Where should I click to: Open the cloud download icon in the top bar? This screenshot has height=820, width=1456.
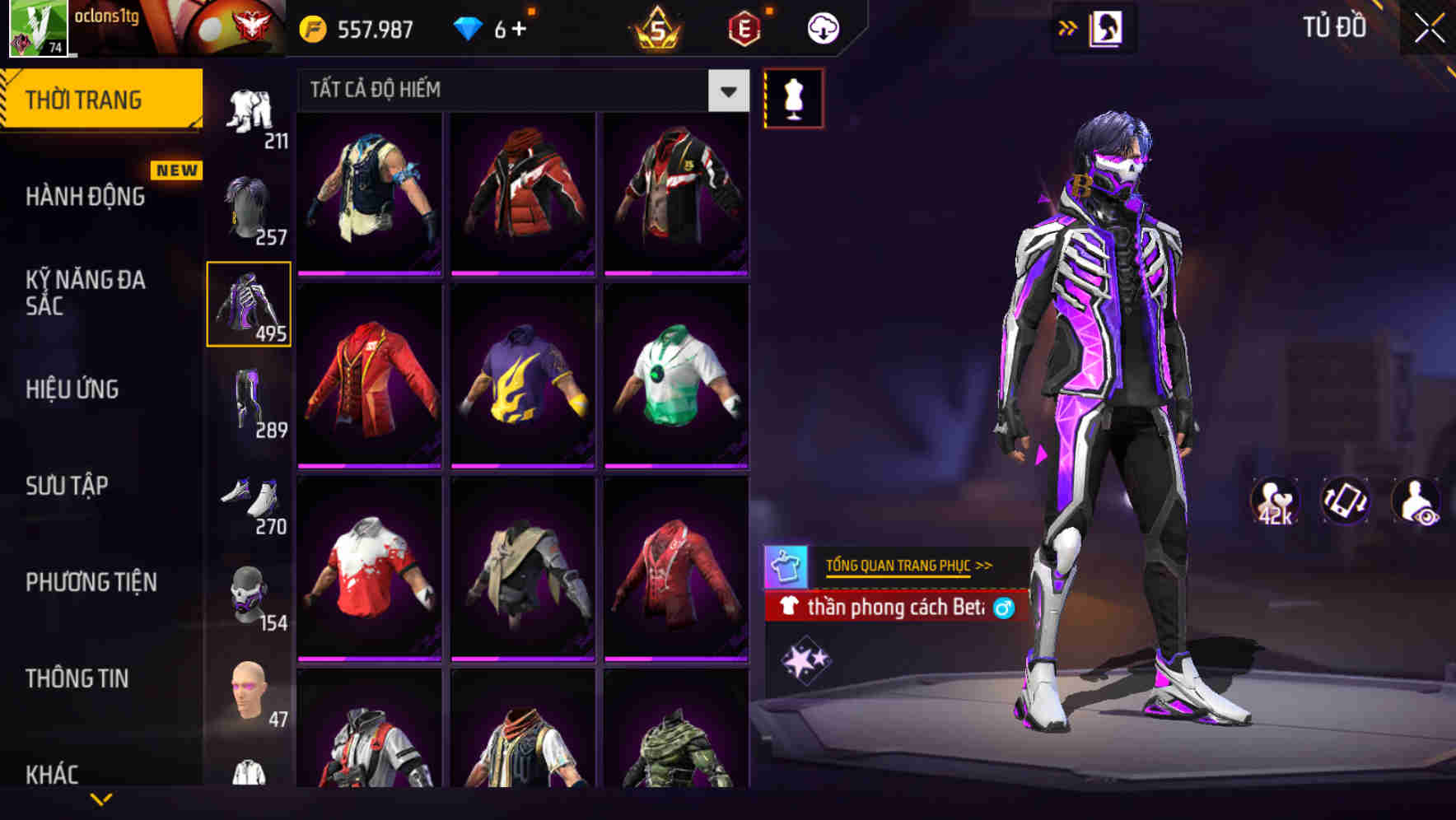point(822,27)
